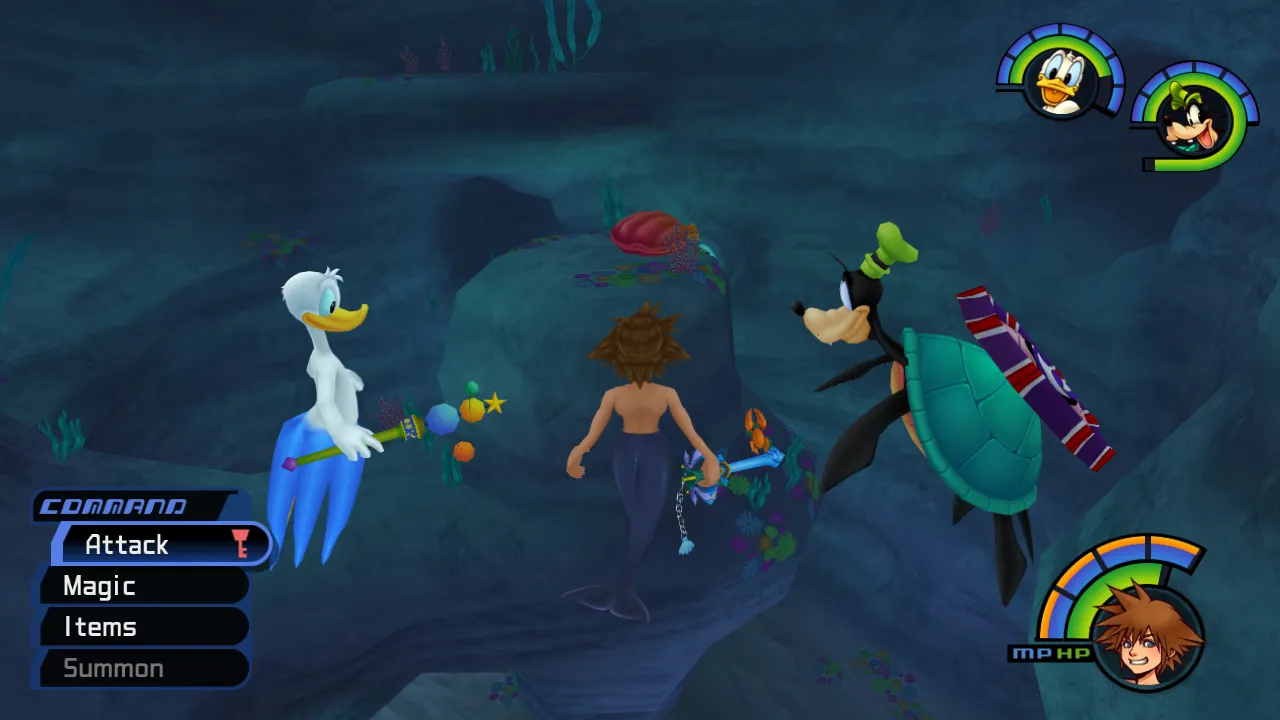Click Sora's portrait in the HP gauge
Screen dimensions: 1280x720
1146,634
